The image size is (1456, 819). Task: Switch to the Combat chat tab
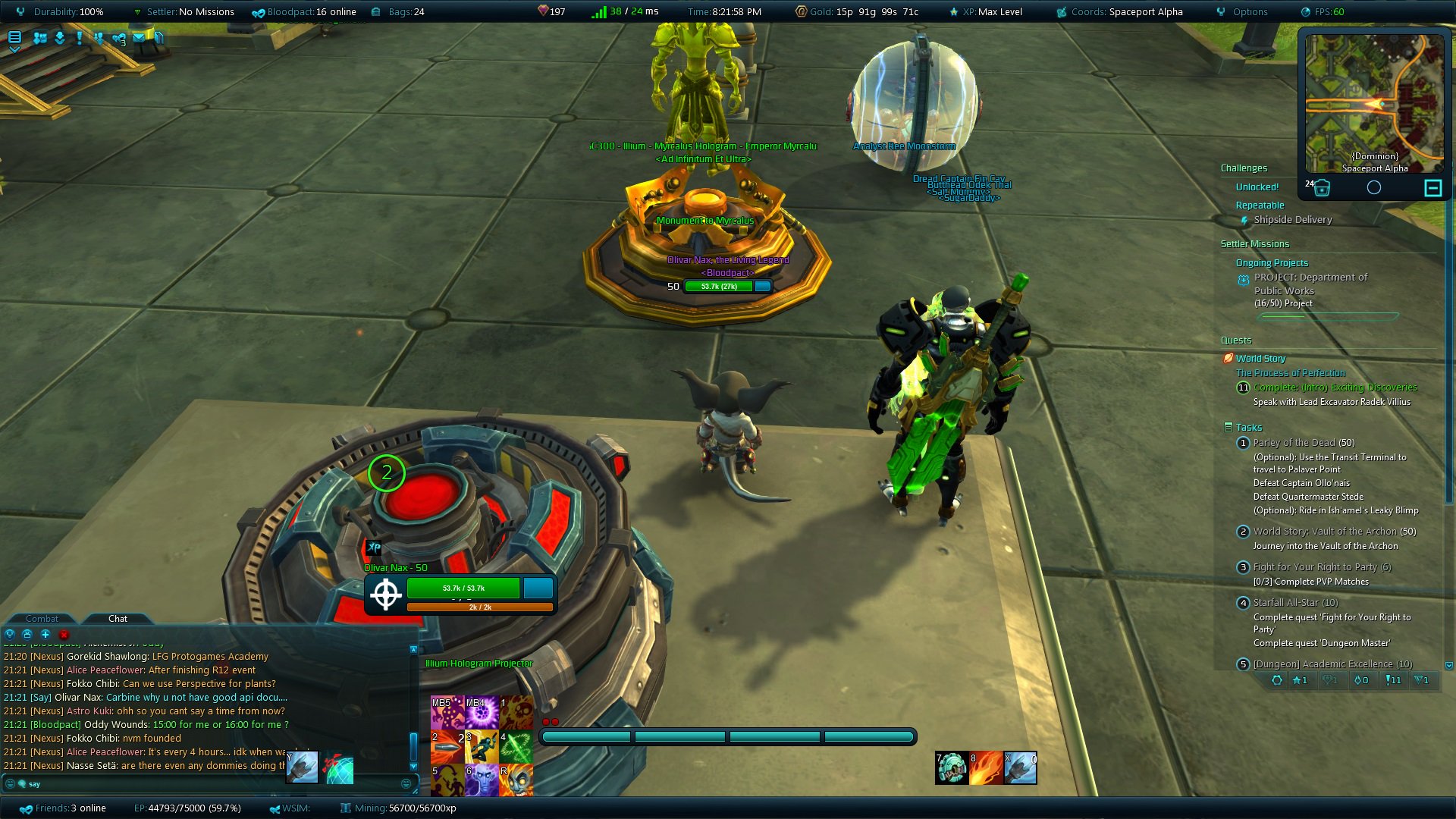coord(42,619)
